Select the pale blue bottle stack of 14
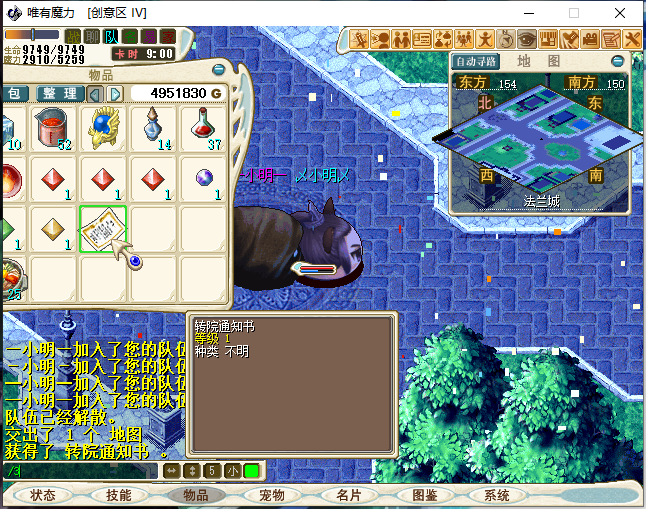The image size is (646, 509). click(x=153, y=129)
